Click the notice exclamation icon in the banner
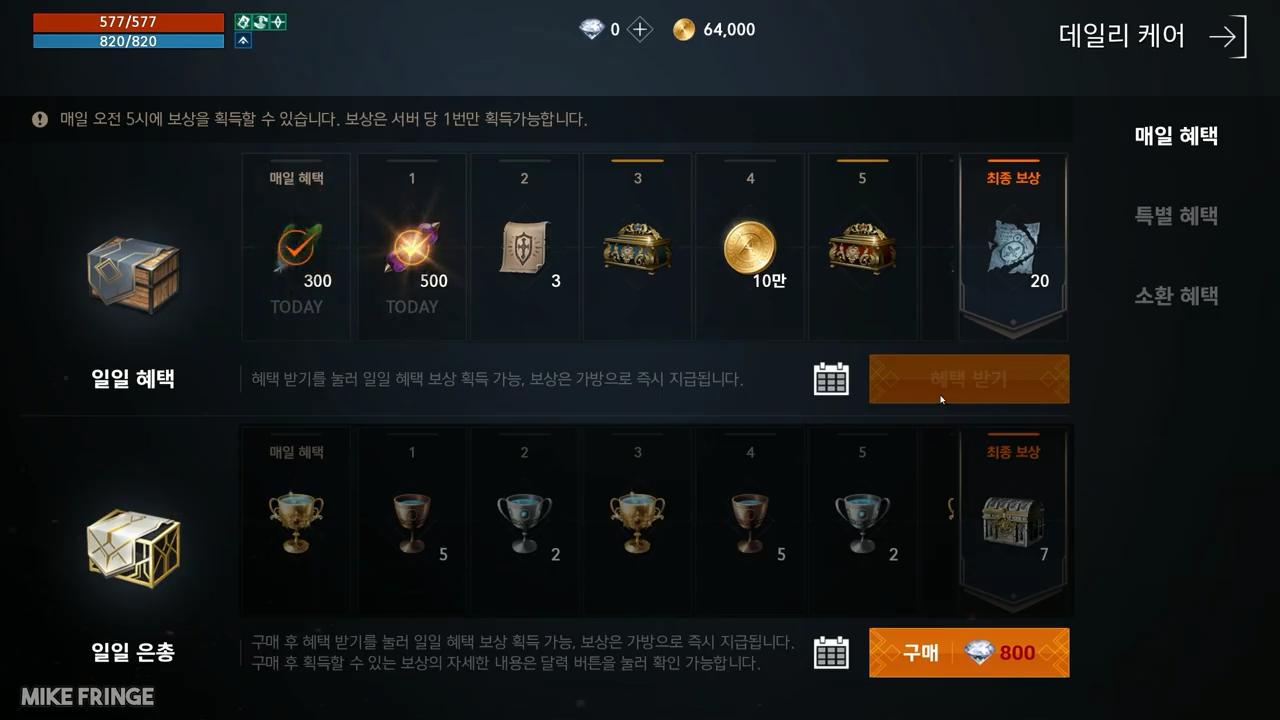1280x720 pixels. 39,119
